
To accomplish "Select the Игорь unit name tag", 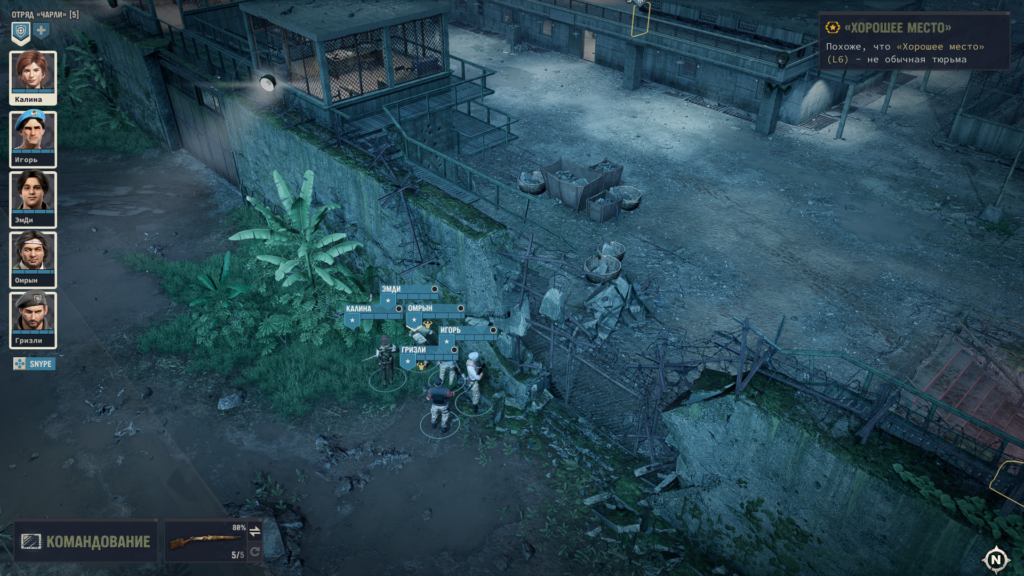I will tap(455, 329).
